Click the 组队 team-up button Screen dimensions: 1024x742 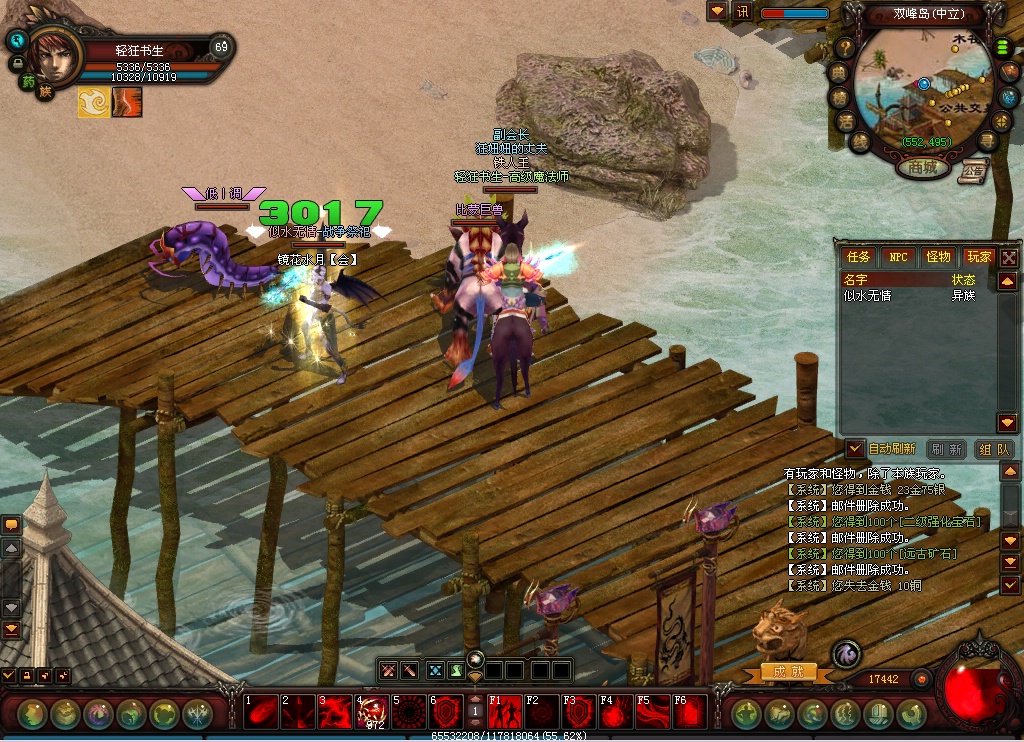point(993,450)
